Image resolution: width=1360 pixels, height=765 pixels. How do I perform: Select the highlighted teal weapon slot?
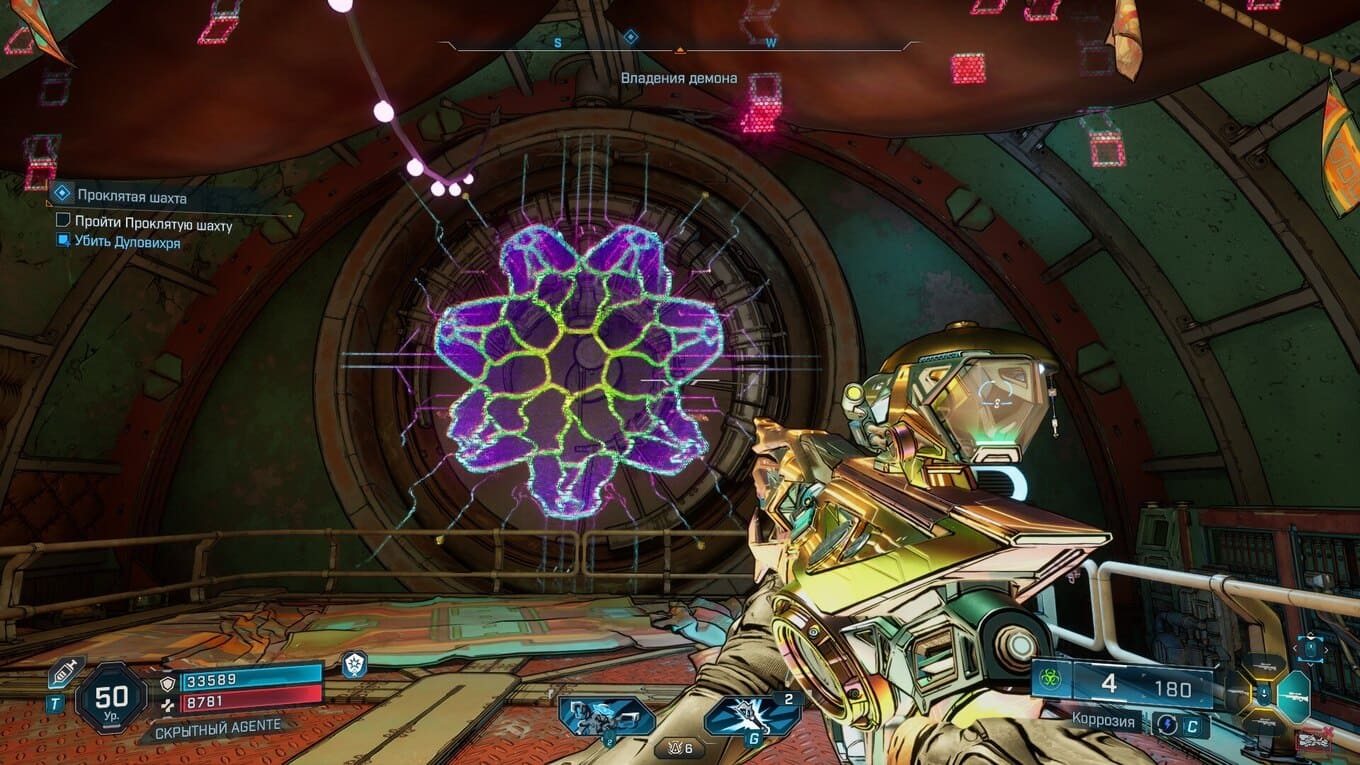(x=1293, y=693)
